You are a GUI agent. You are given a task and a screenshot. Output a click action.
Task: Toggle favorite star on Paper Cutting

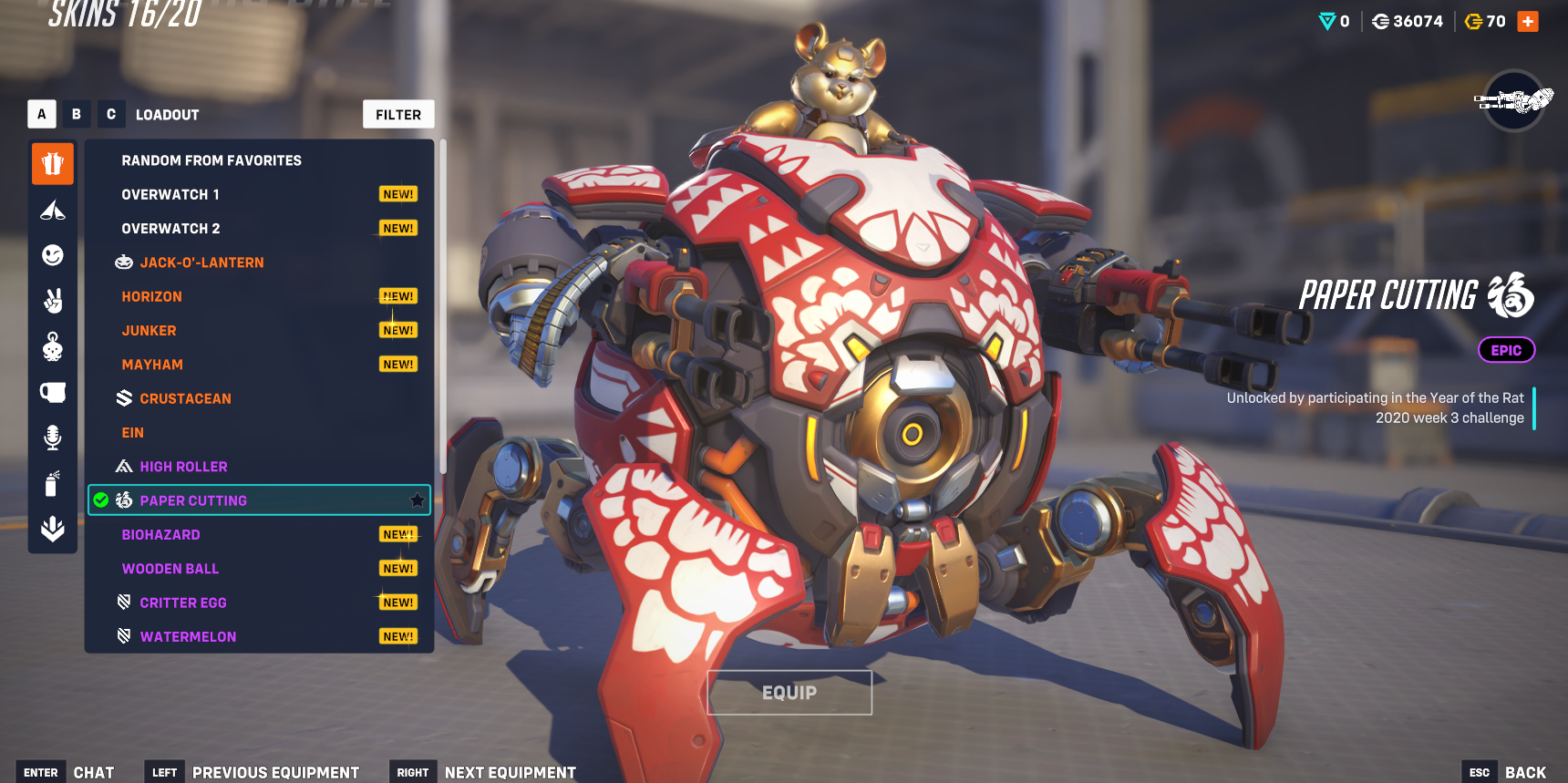[x=417, y=500]
